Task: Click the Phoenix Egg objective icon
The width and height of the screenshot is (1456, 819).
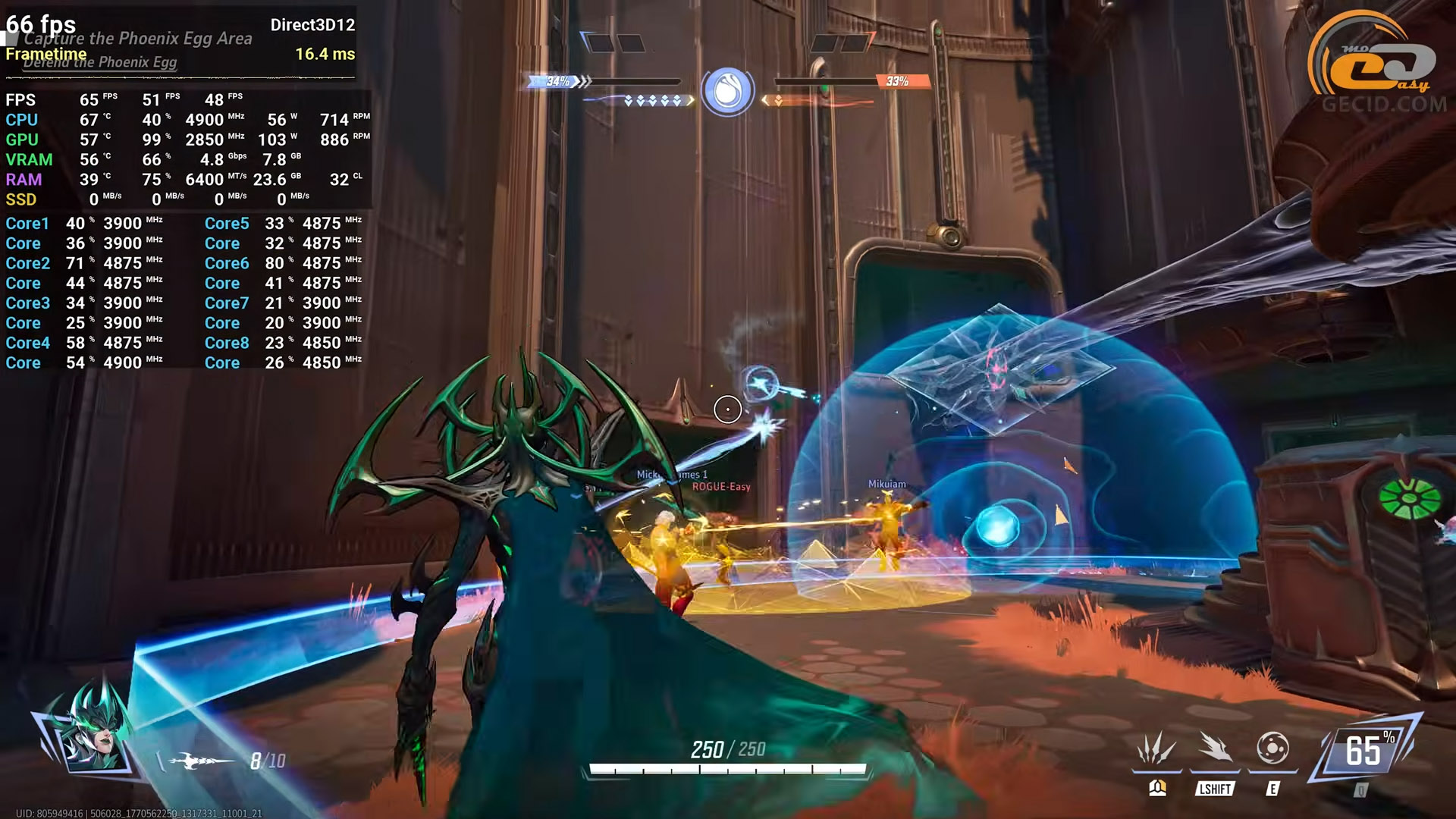Action: (727, 91)
